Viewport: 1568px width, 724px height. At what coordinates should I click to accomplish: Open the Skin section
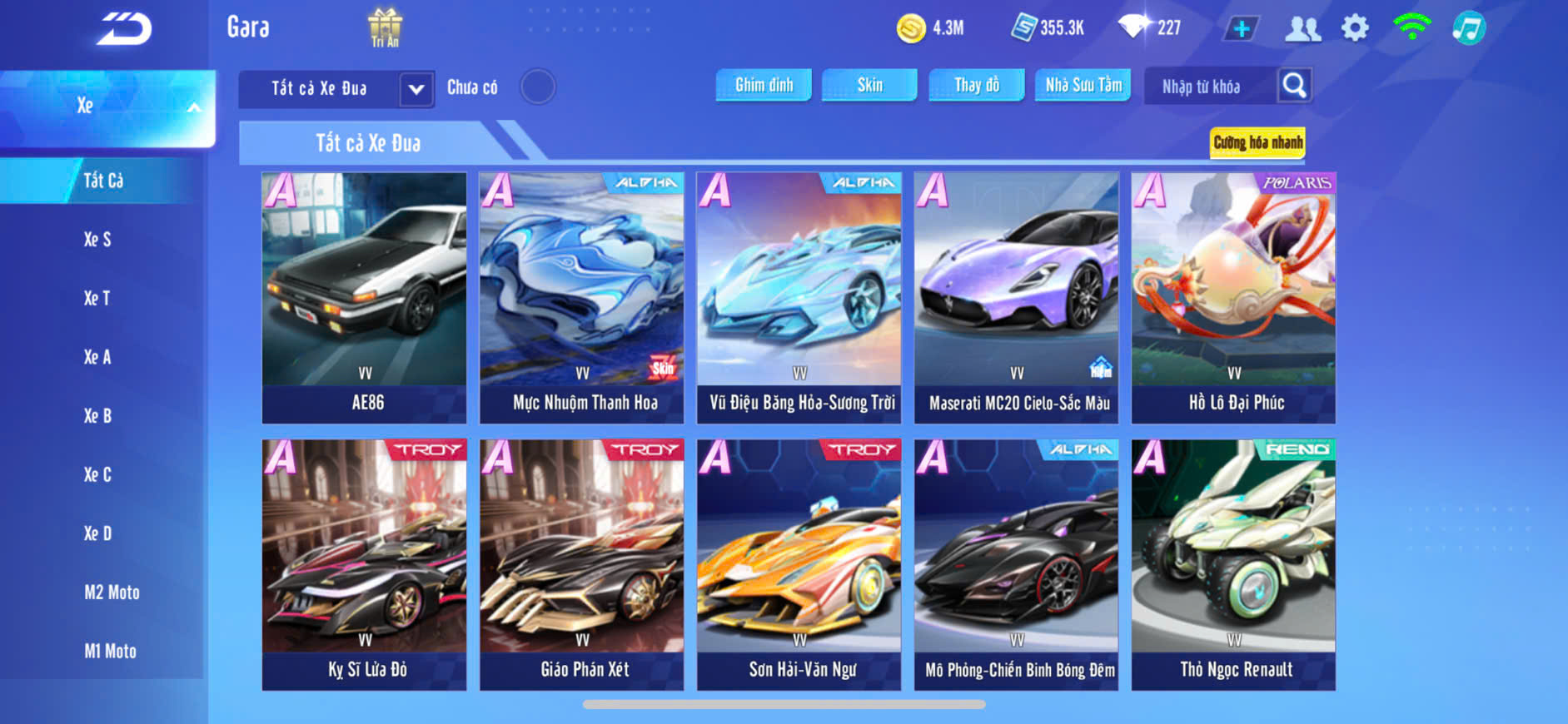coord(869,86)
